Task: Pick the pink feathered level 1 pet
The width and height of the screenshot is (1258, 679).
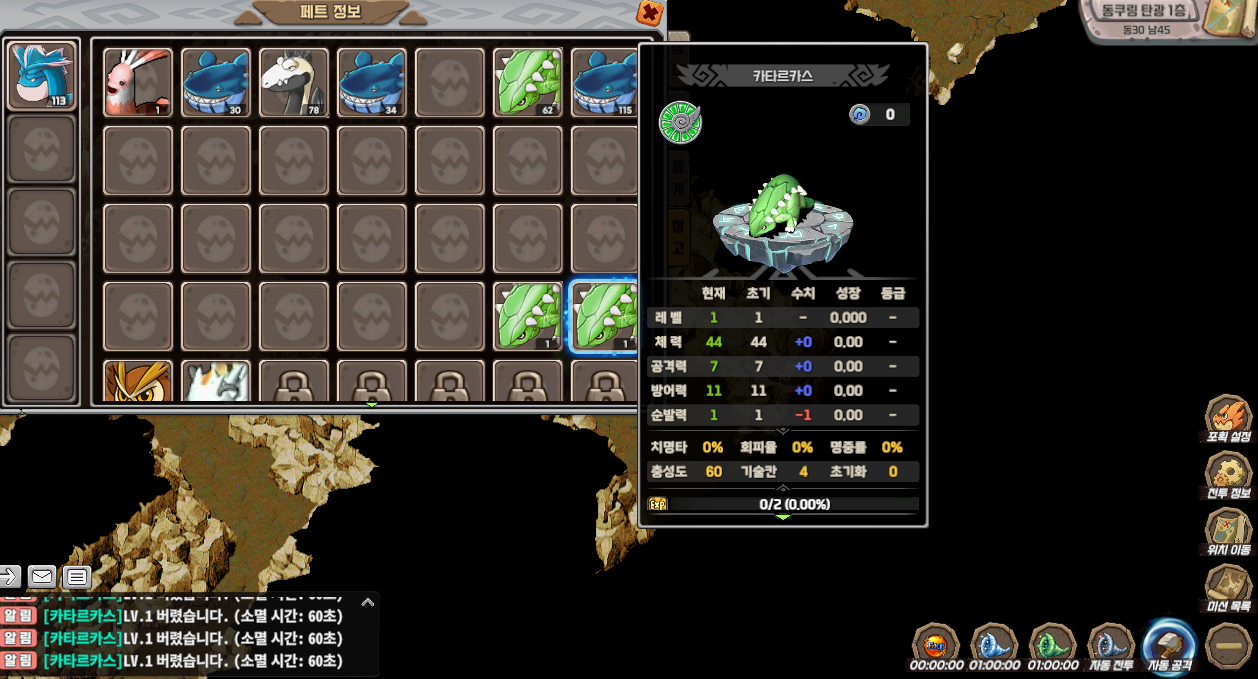Action: 138,82
